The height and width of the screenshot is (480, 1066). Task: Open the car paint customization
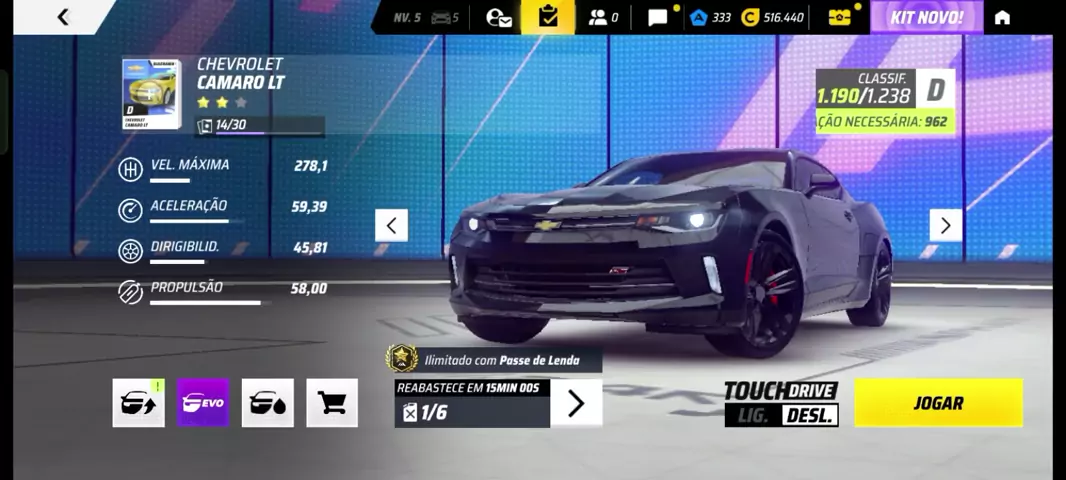point(267,403)
